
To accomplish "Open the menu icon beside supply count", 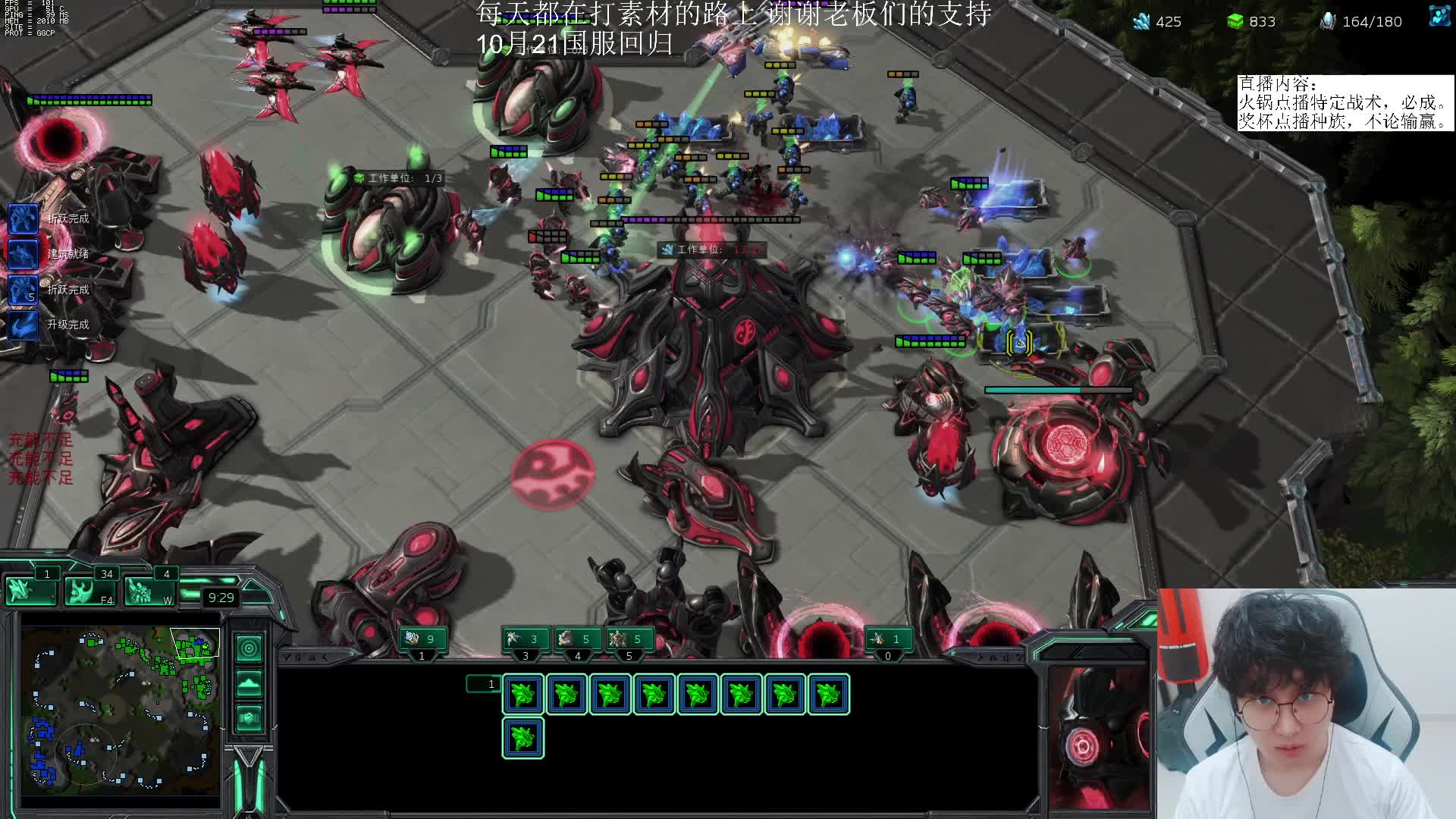I will tap(1439, 17).
